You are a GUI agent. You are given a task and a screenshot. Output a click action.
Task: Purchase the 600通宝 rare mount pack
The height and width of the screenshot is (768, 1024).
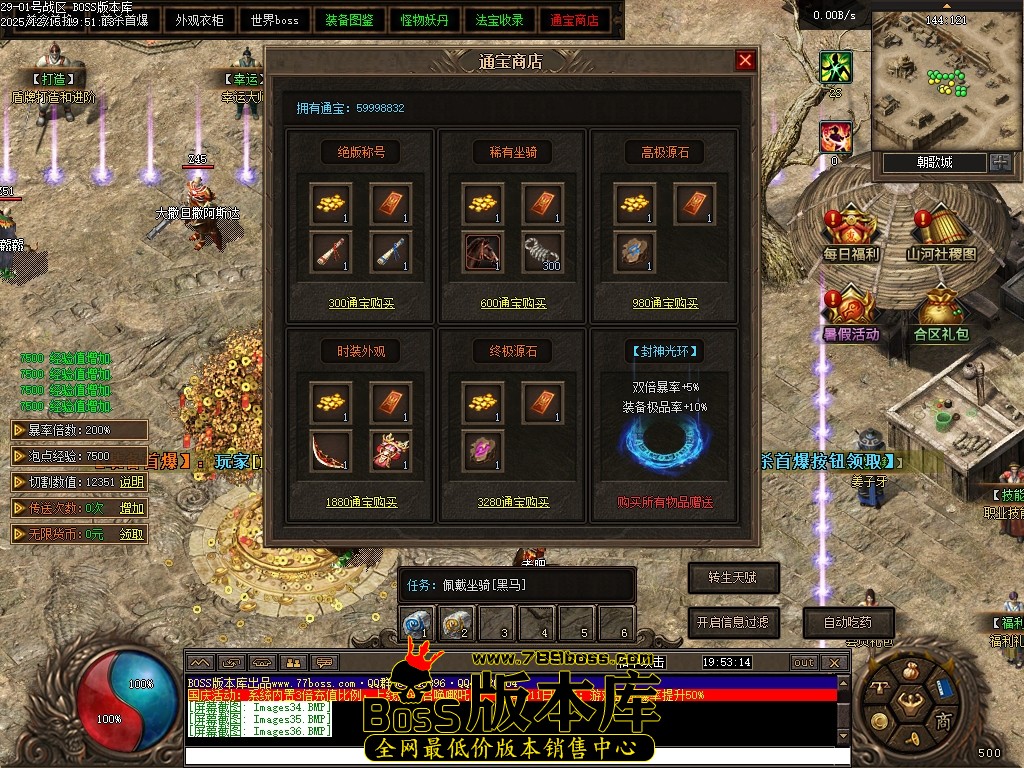(x=513, y=304)
